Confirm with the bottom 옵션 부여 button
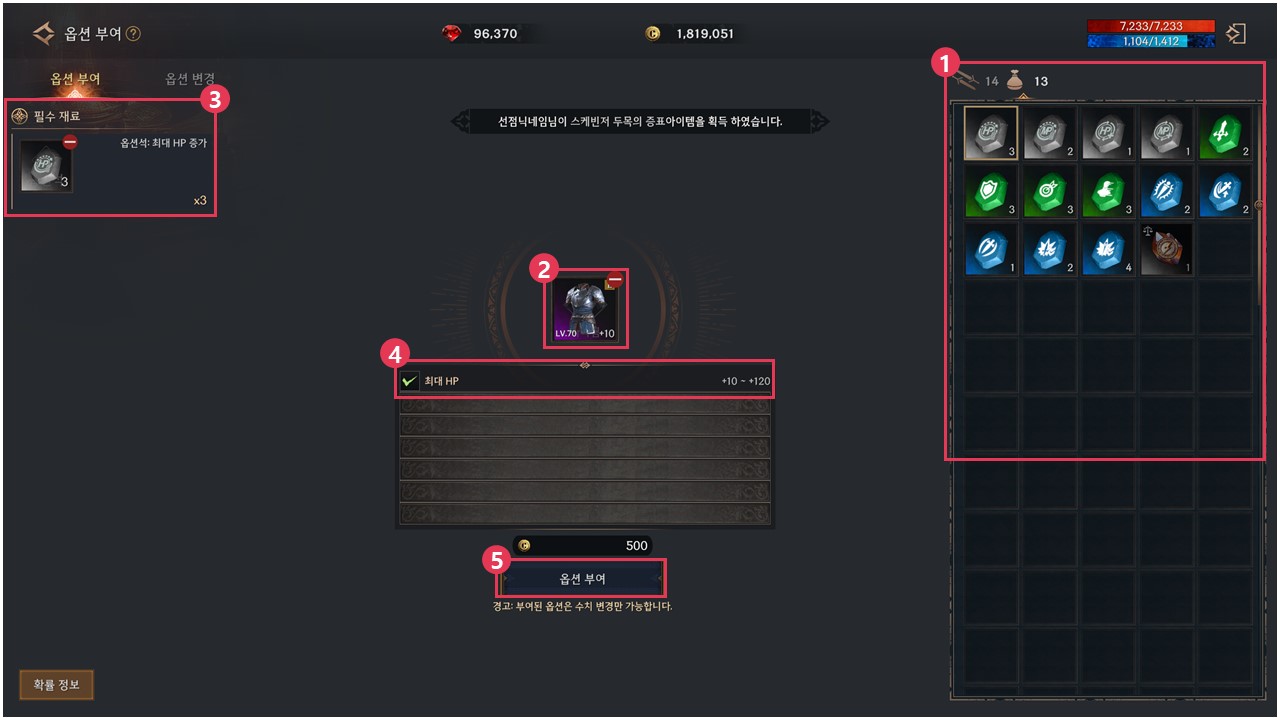 coord(581,579)
